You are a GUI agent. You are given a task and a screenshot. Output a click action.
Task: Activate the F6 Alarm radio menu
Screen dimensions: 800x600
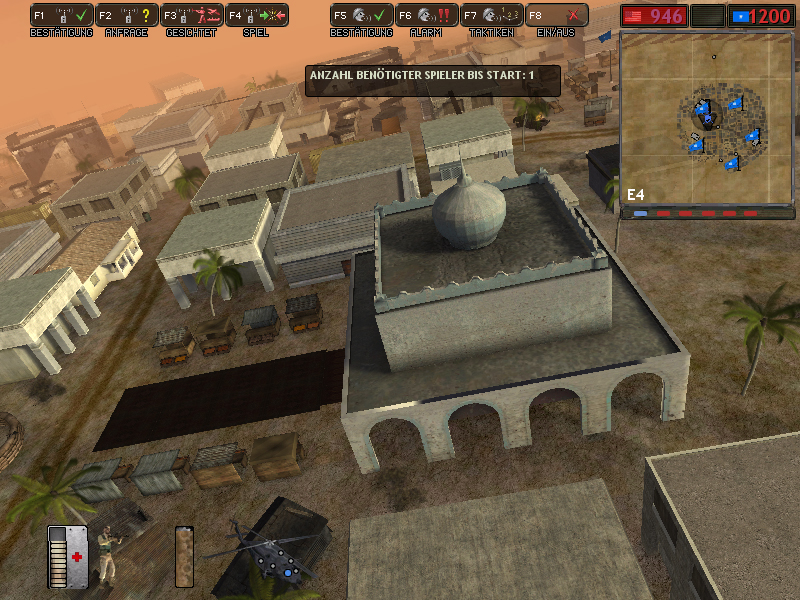point(426,16)
